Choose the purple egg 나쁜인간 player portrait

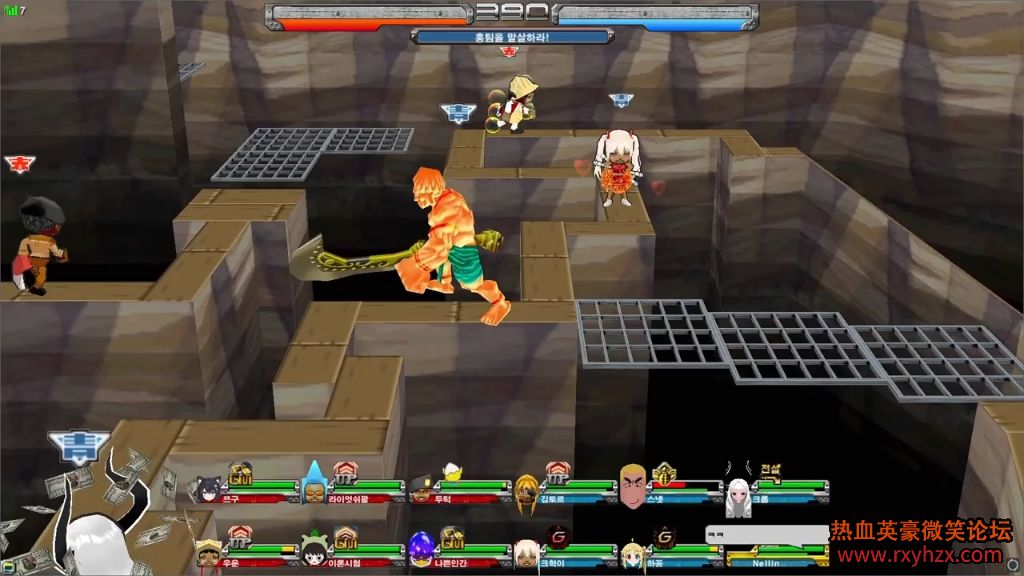coord(421,549)
